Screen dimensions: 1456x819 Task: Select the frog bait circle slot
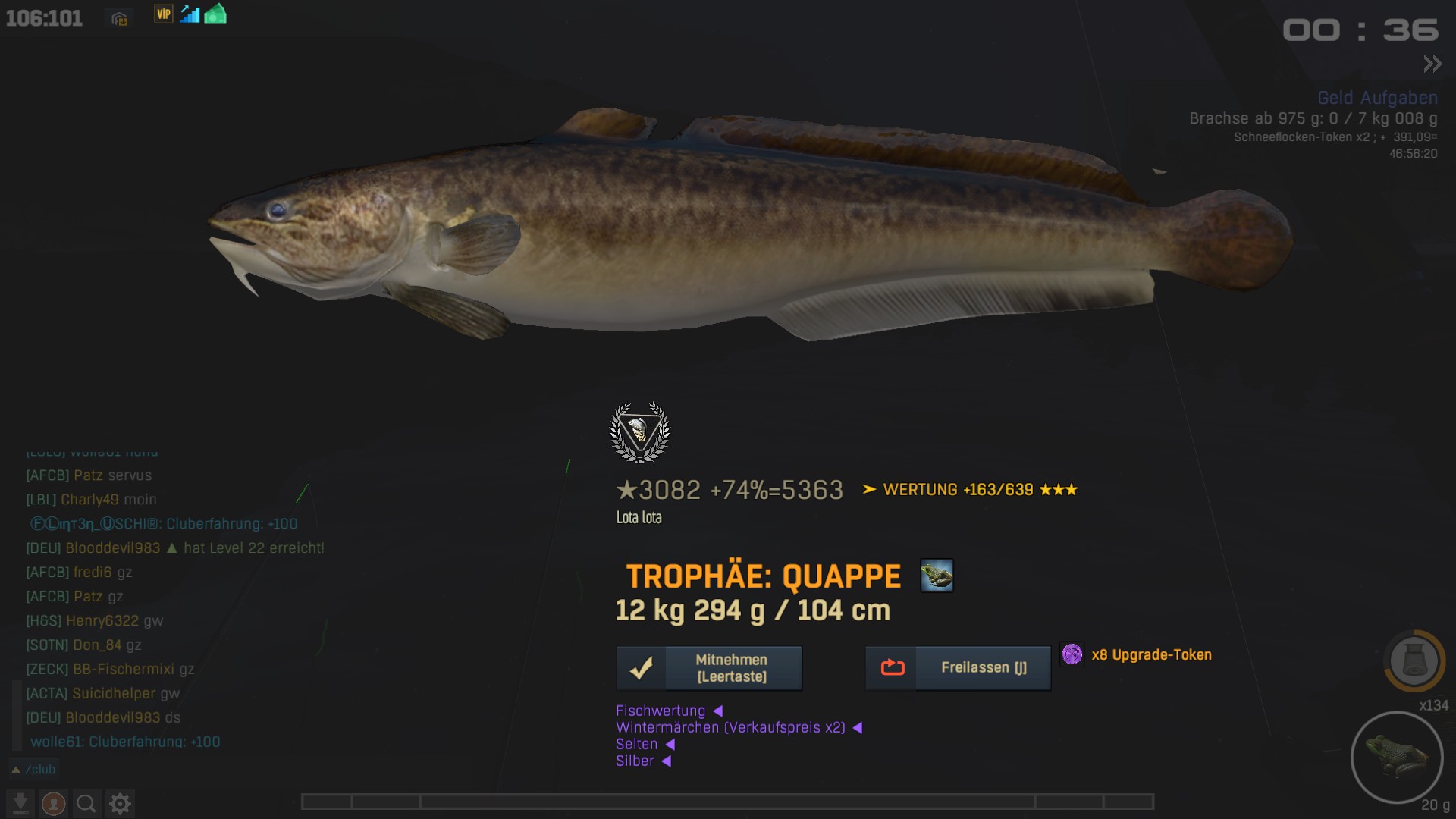tap(1396, 757)
